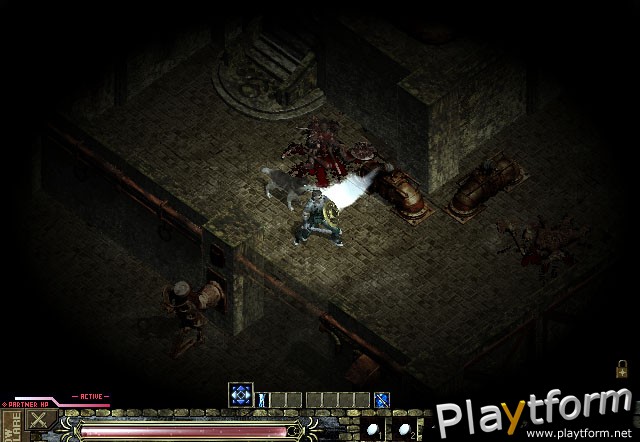Activate the blue slash skill slot
The image size is (640, 442).
(x=381, y=400)
